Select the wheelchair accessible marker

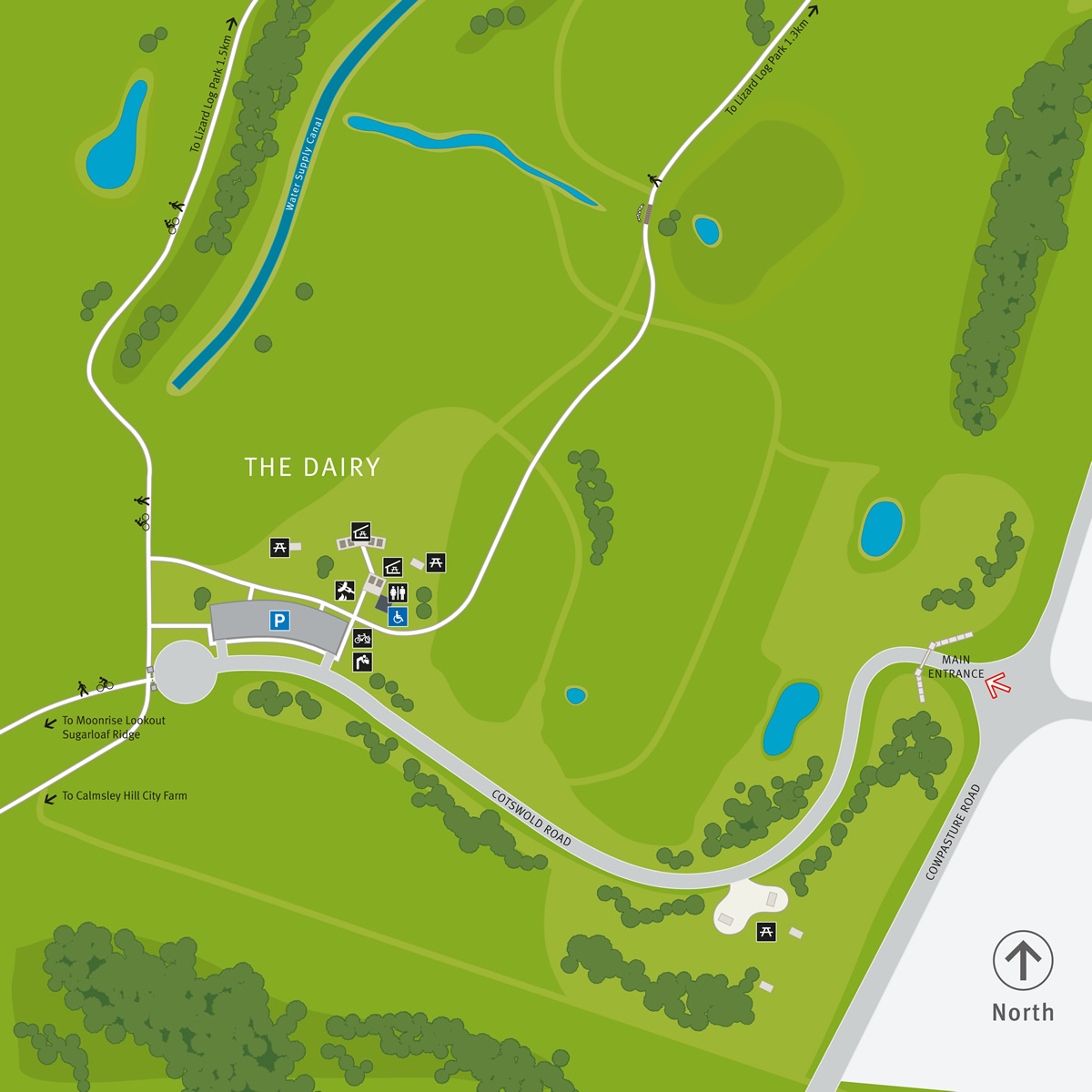tap(398, 617)
